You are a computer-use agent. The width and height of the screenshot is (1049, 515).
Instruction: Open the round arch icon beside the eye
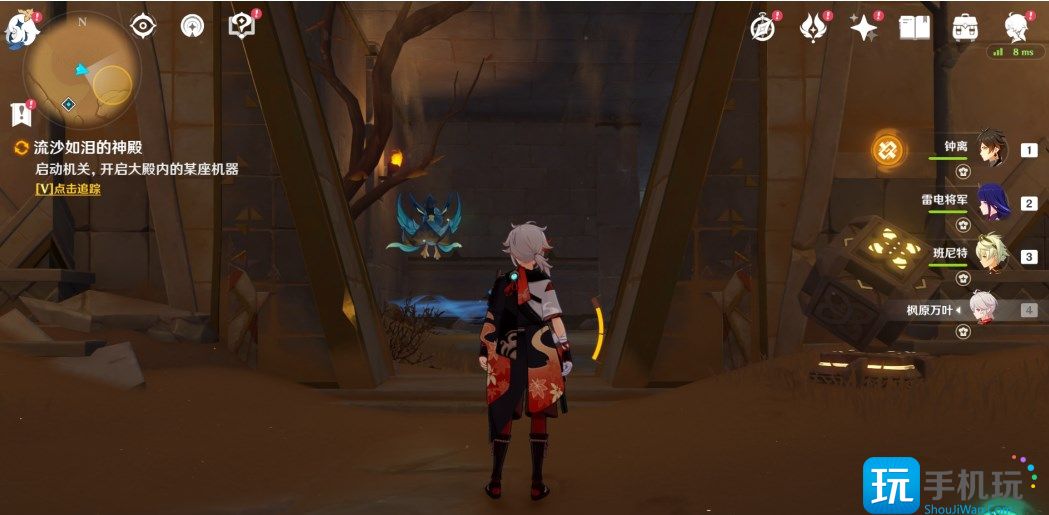[x=192, y=26]
